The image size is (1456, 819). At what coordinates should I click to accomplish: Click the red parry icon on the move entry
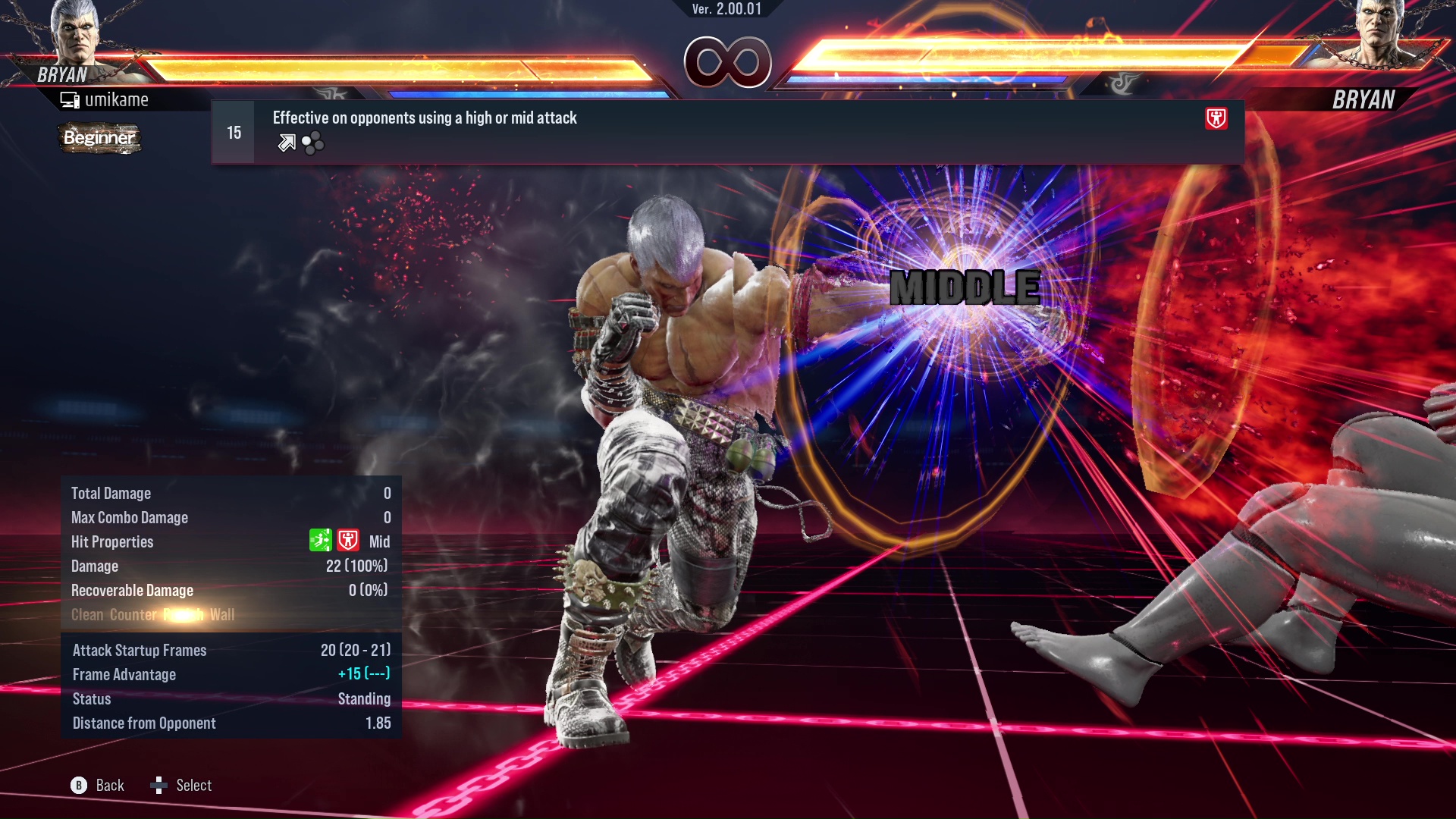point(1216,118)
